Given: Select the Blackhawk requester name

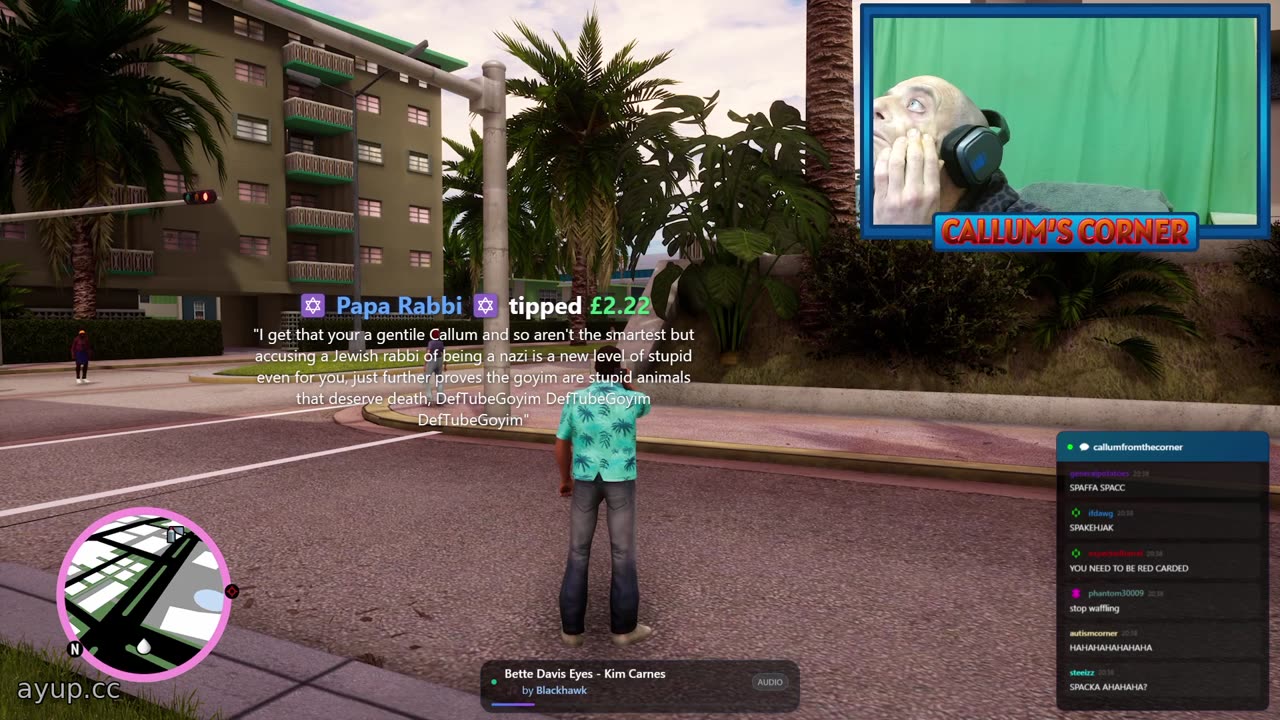Looking at the screenshot, I should click(x=561, y=691).
